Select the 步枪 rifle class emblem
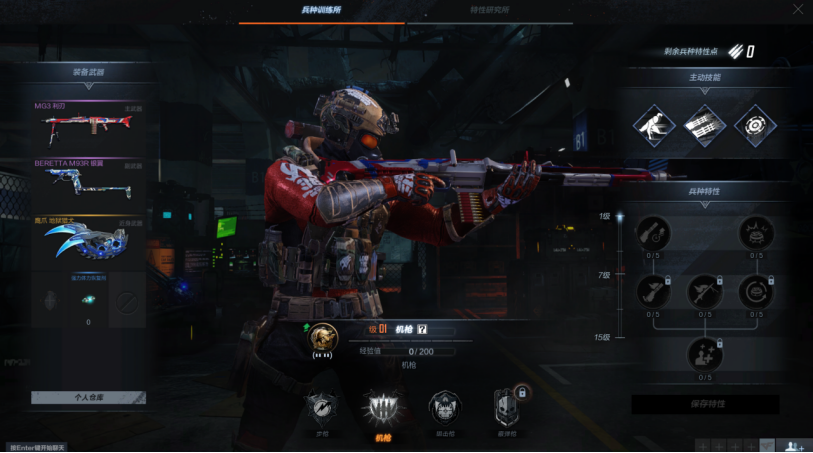Viewport: 813px width, 453px height. (322, 408)
